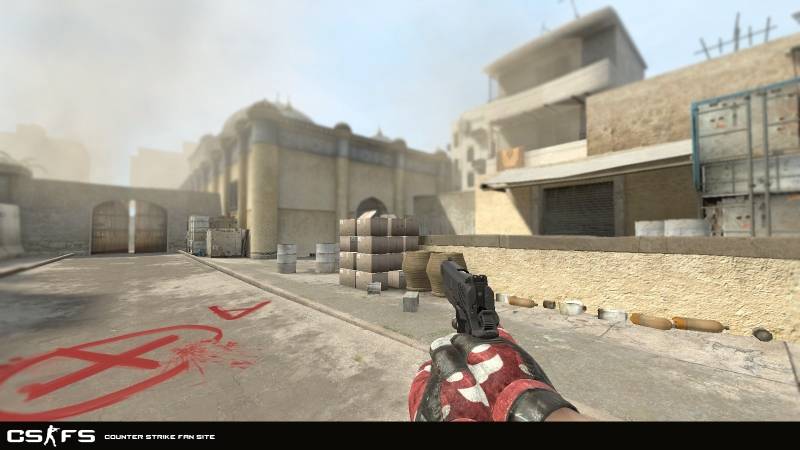The image size is (800, 450).
Task: Click the CSFS Counter Strike Fan Site logo
Action: [52, 435]
